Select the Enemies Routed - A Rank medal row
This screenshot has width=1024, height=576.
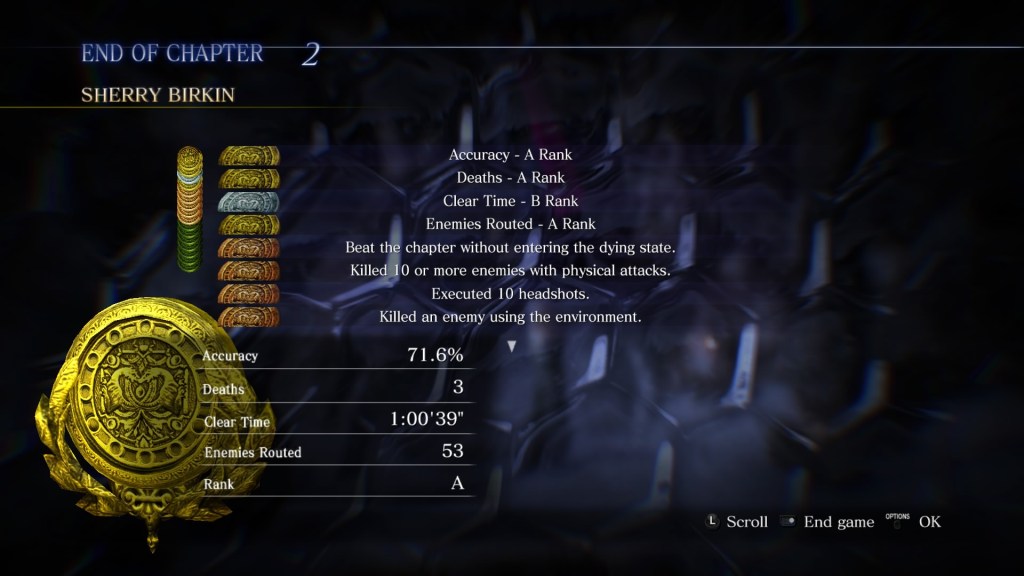pyautogui.click(x=509, y=224)
